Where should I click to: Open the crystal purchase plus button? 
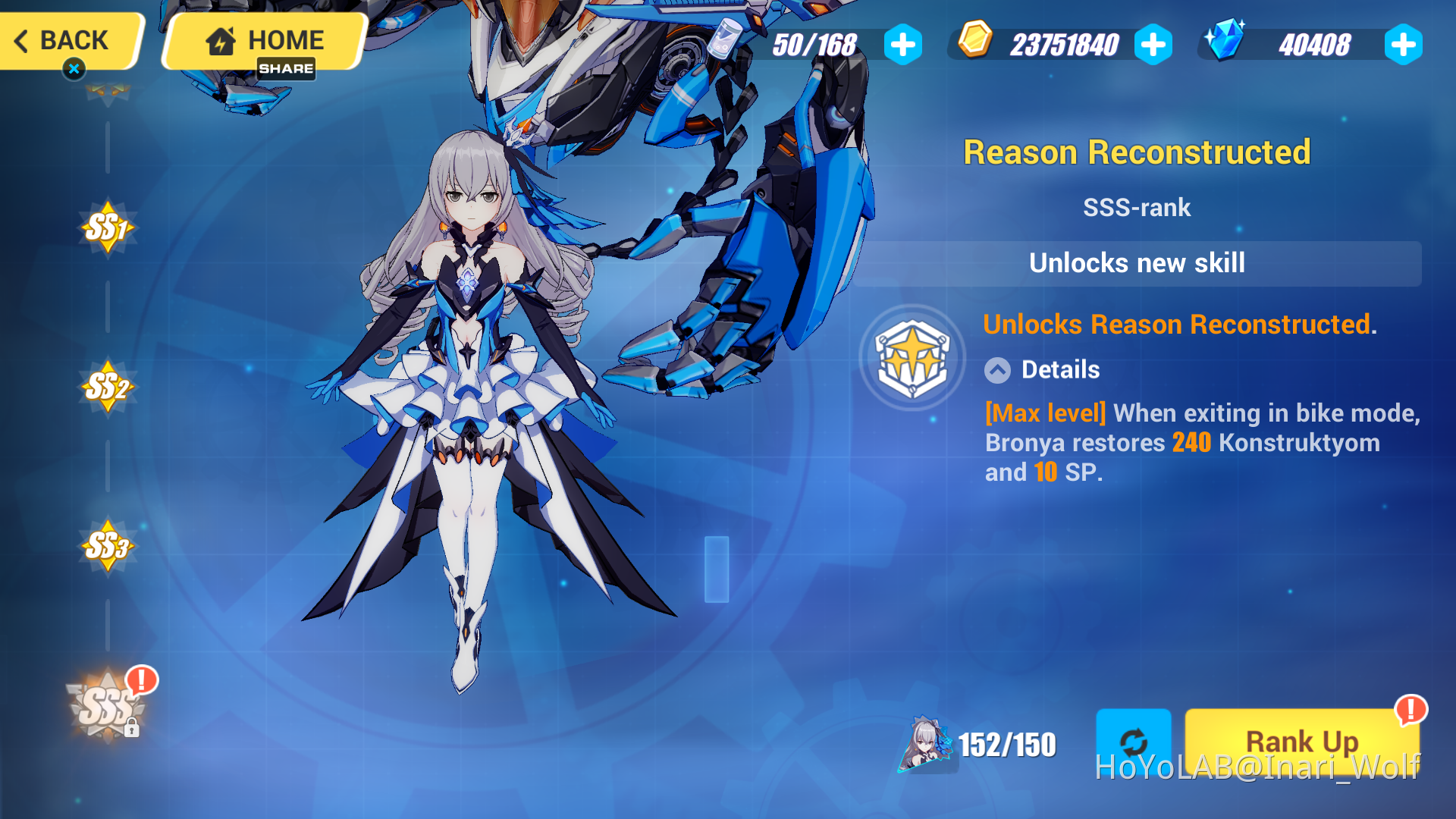tap(1402, 44)
